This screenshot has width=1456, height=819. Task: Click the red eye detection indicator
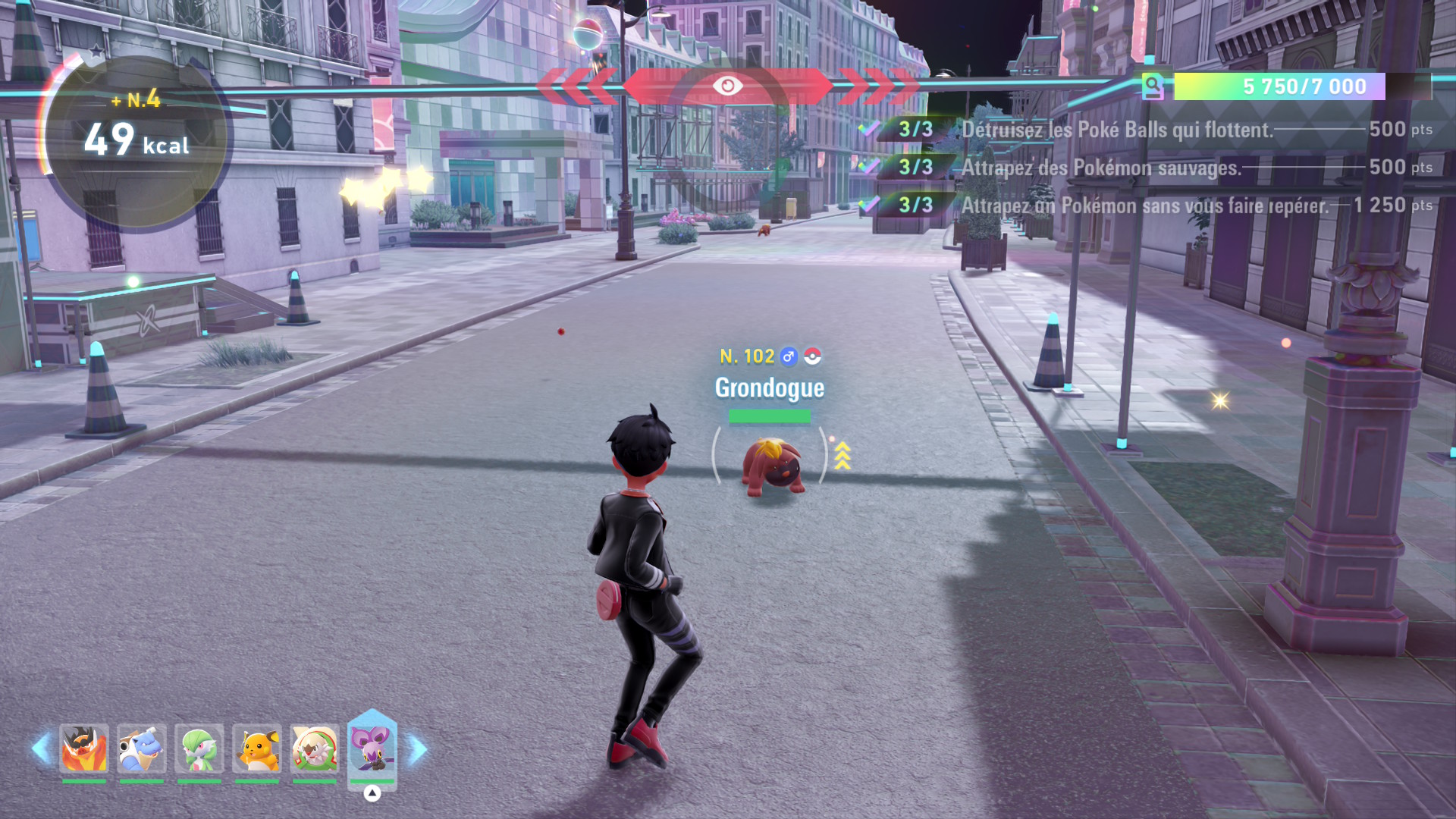[x=727, y=86]
